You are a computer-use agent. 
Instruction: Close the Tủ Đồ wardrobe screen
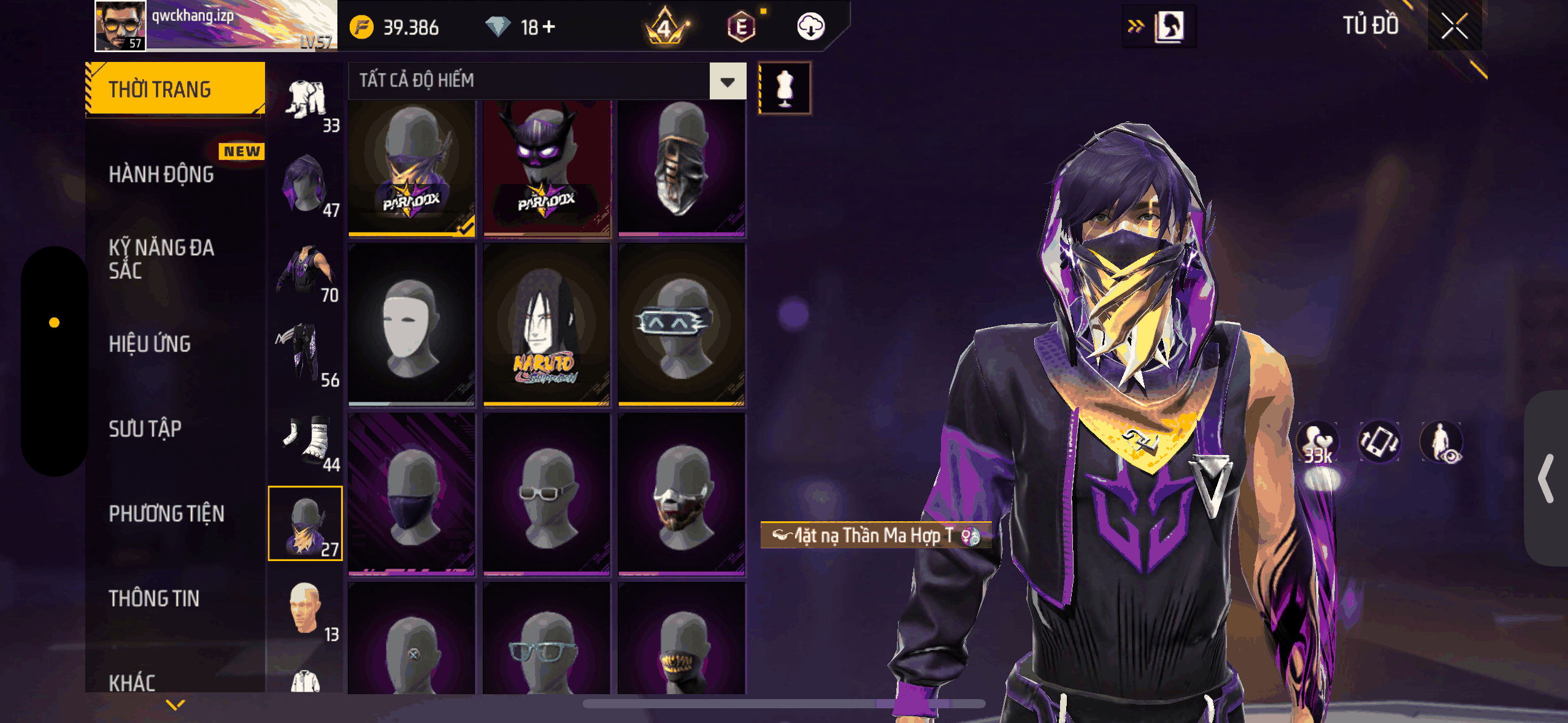(1454, 26)
